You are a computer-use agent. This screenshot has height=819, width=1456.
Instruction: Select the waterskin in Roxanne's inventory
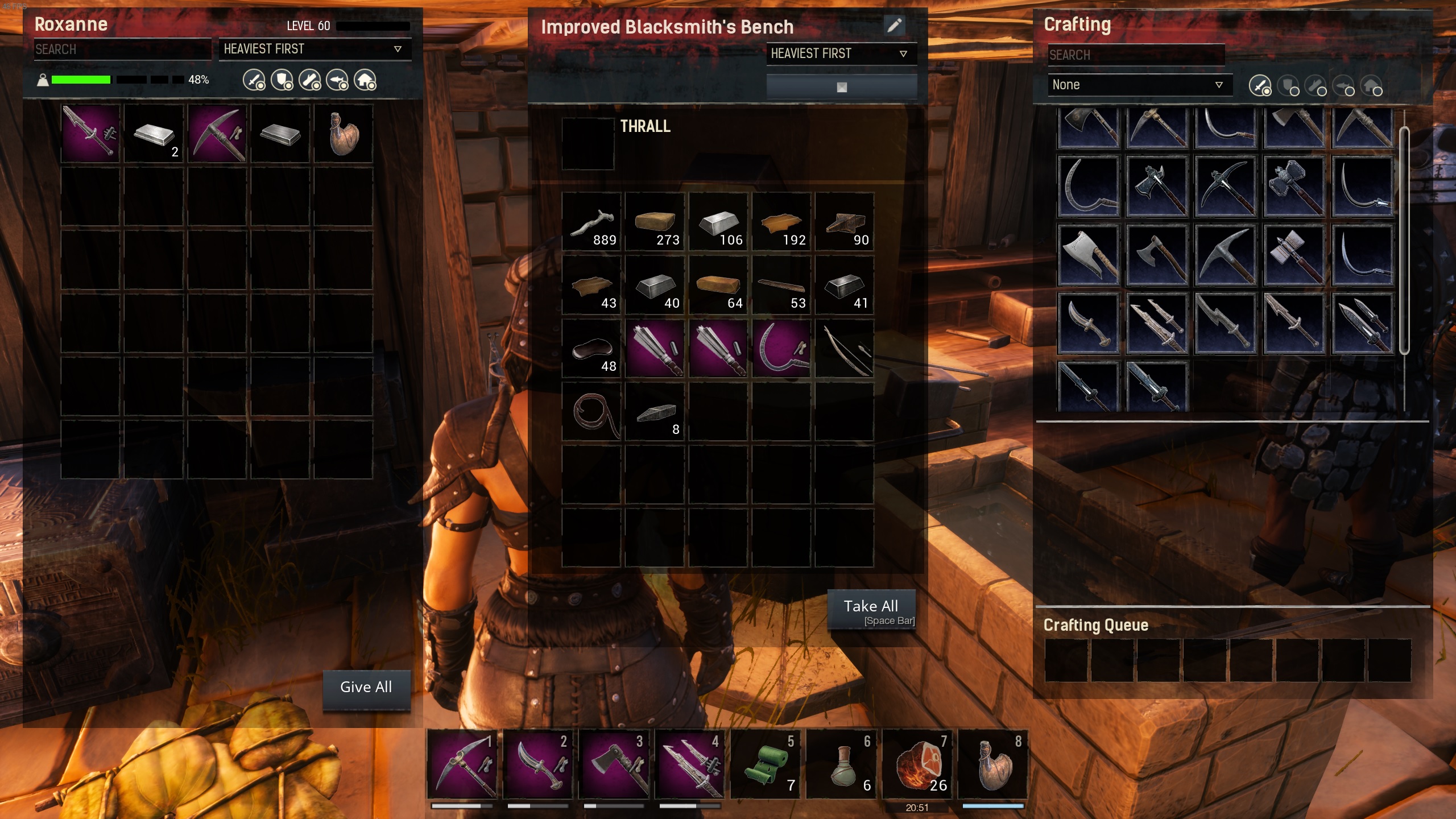click(x=344, y=134)
